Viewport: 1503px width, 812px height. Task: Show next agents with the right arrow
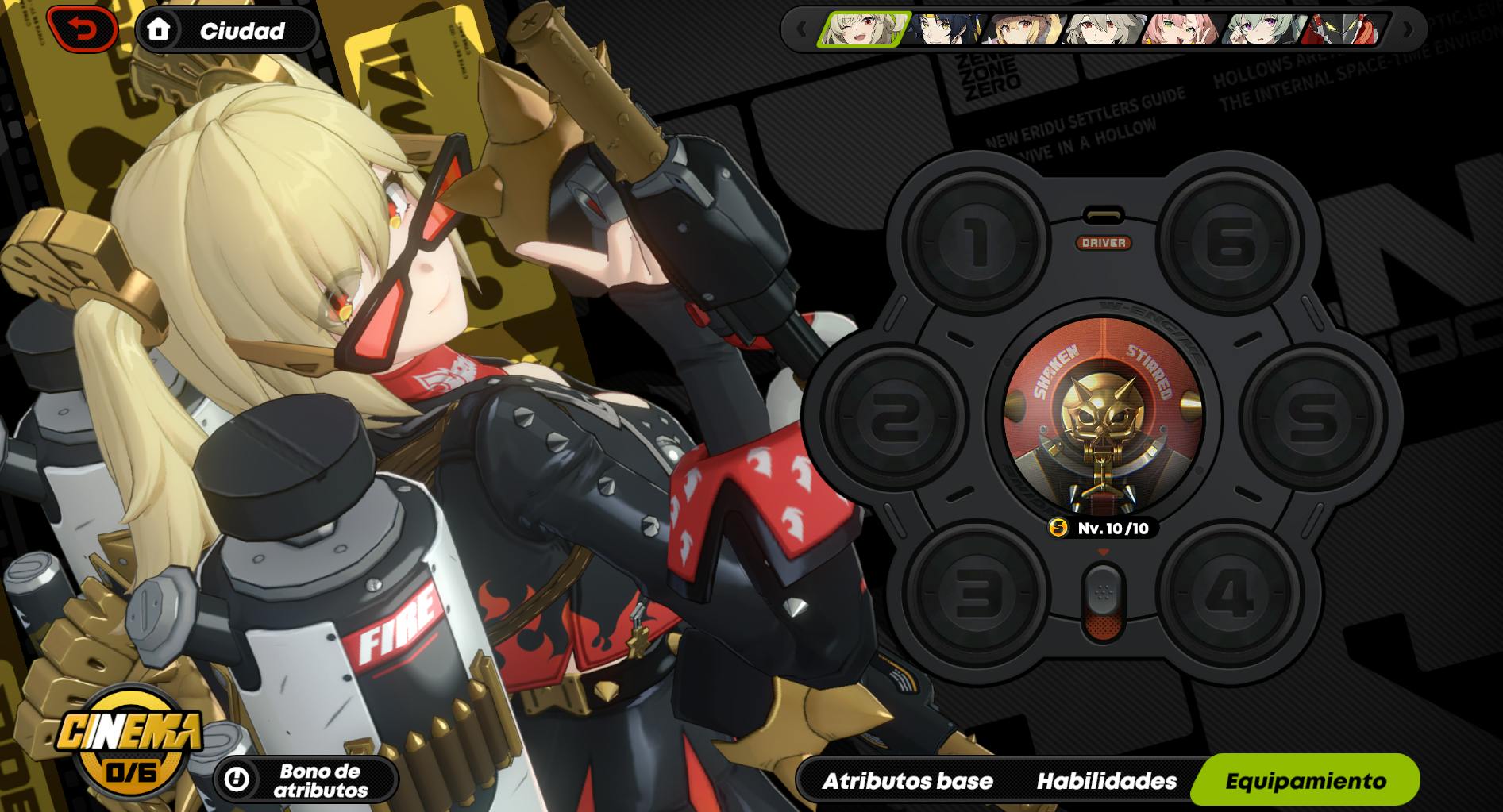point(1407,30)
